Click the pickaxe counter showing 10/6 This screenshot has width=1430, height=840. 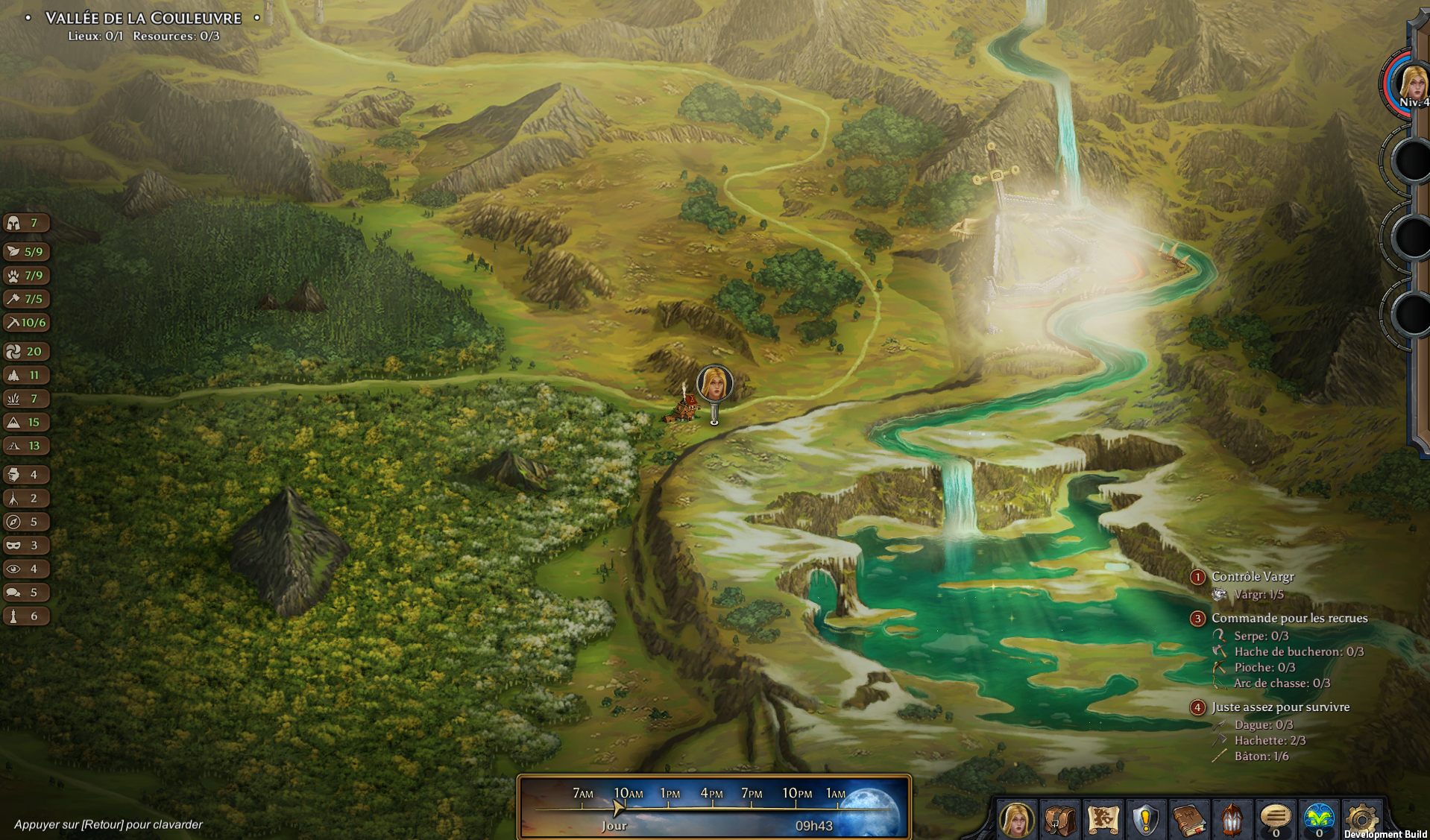(x=26, y=322)
